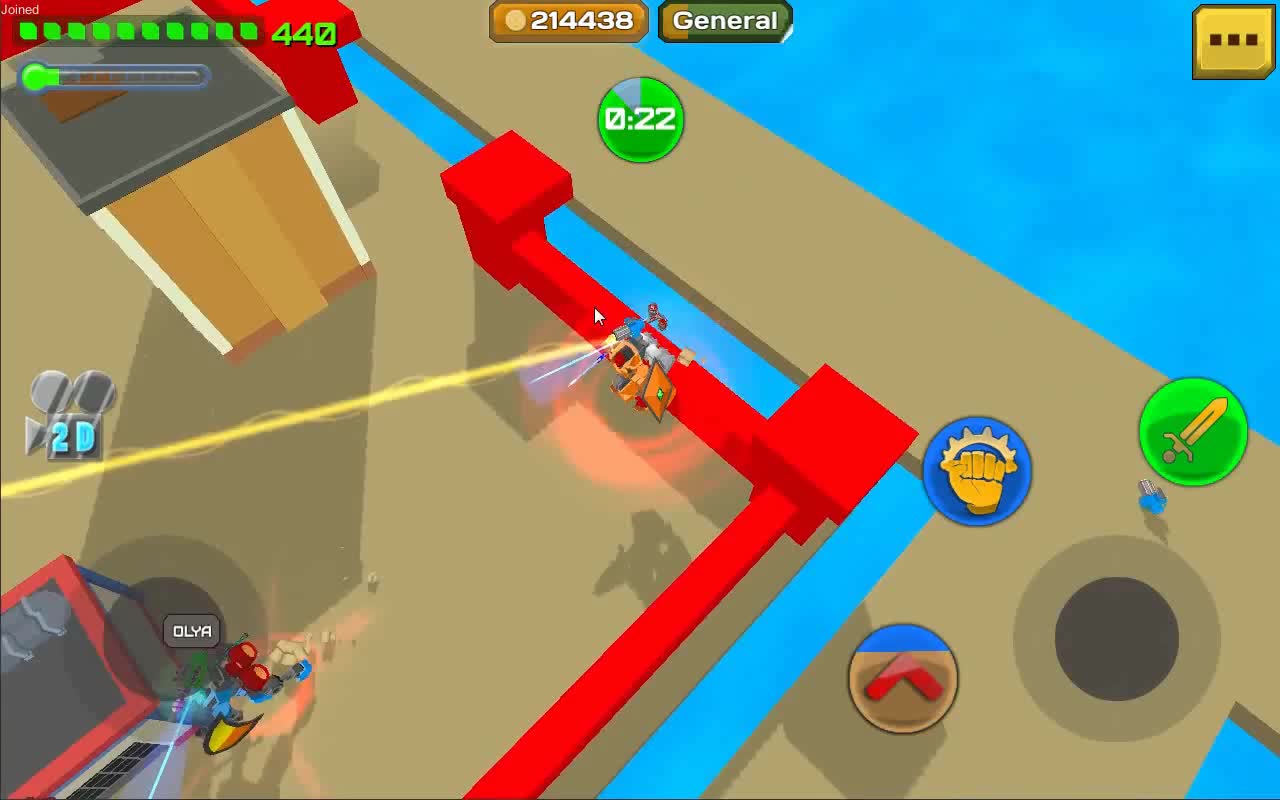
Task: Click the OLYA player nametag
Action: pos(190,632)
